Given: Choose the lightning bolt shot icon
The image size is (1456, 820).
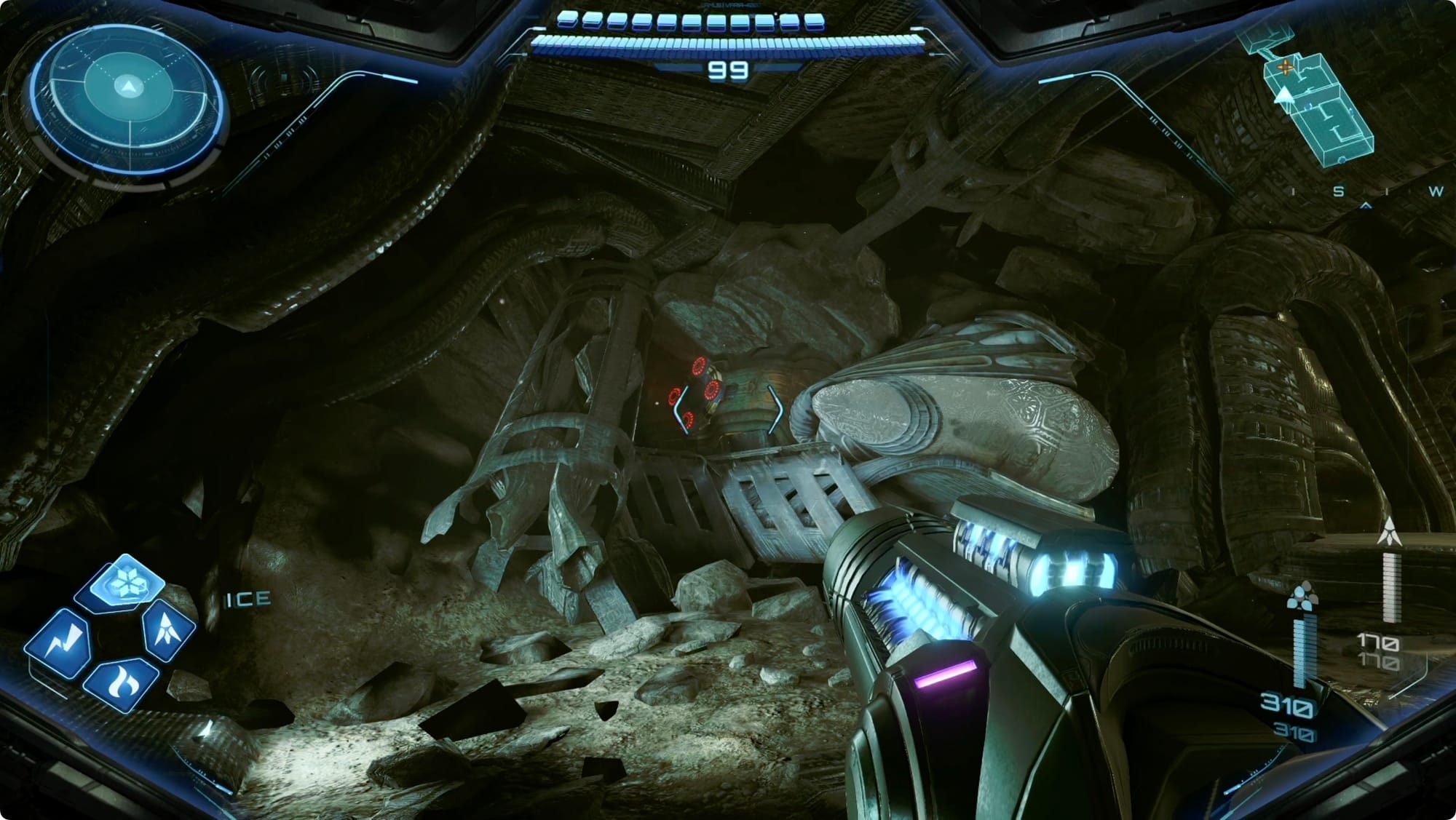Looking at the screenshot, I should (59, 645).
